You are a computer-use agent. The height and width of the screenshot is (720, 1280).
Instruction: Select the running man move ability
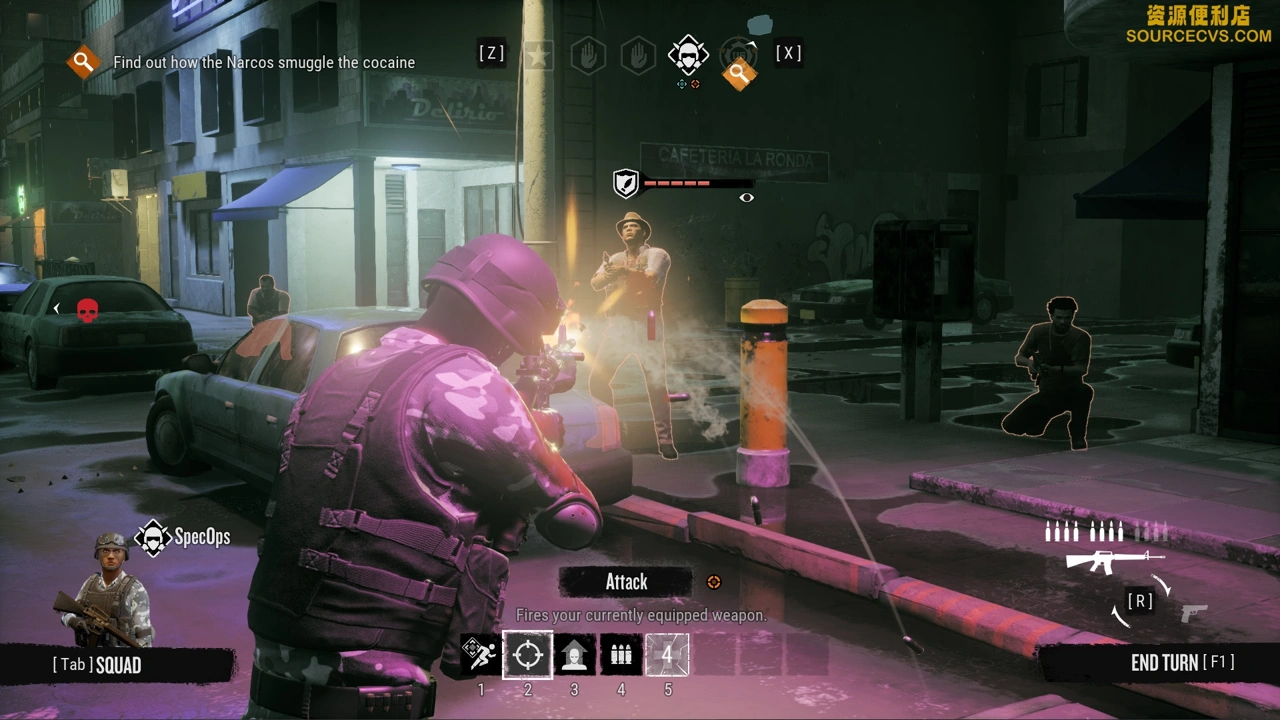(481, 655)
